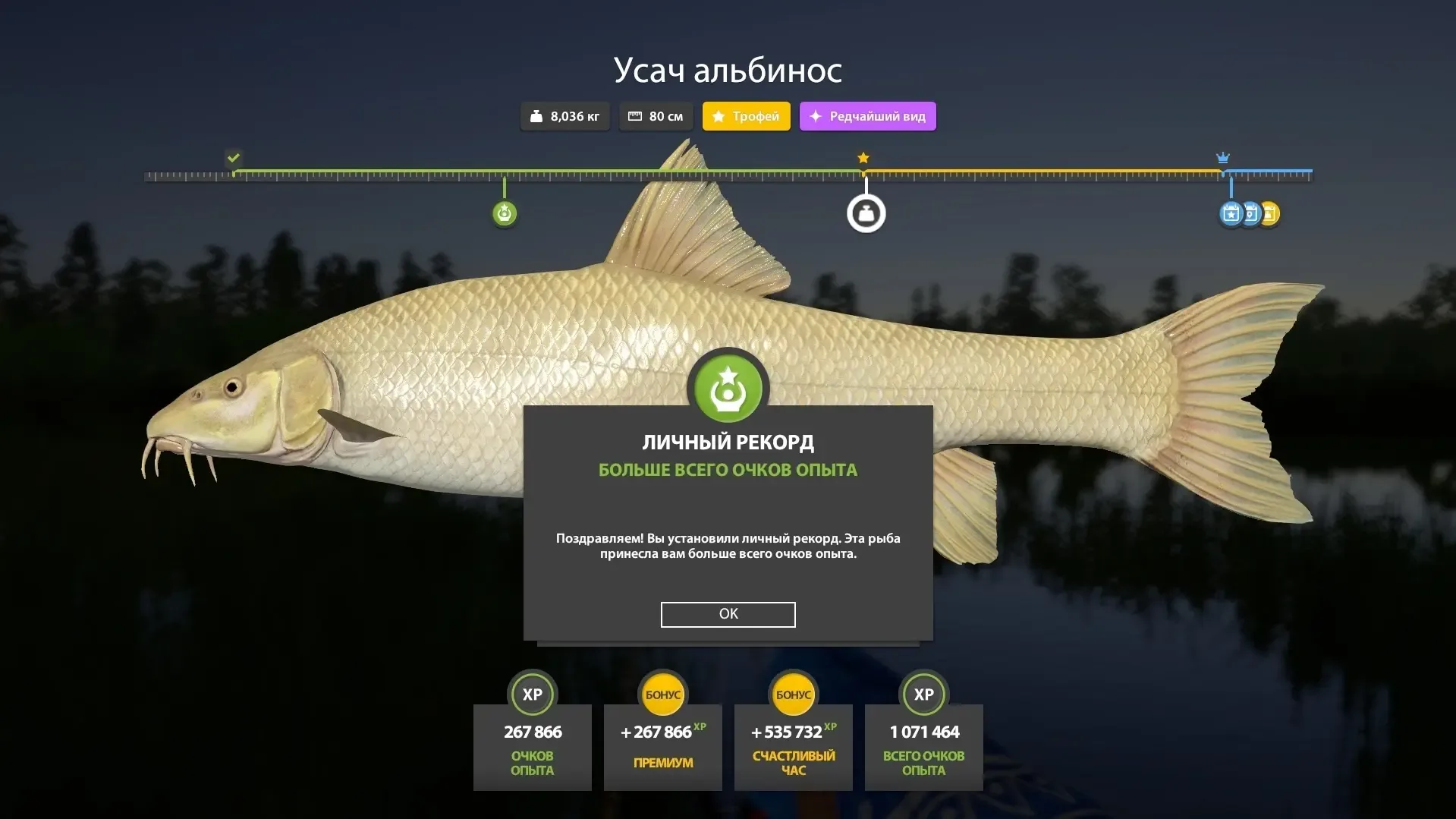Click the green record marker on the scale
This screenshot has width=1456, height=819.
coord(505,214)
